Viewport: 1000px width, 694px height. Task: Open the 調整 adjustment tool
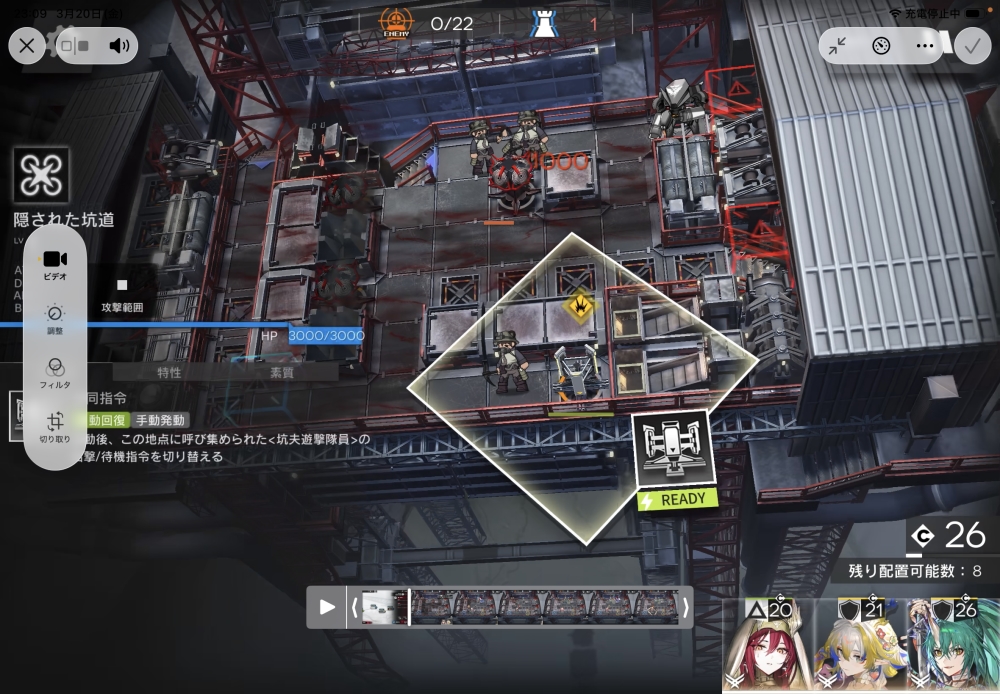pyautogui.click(x=55, y=319)
